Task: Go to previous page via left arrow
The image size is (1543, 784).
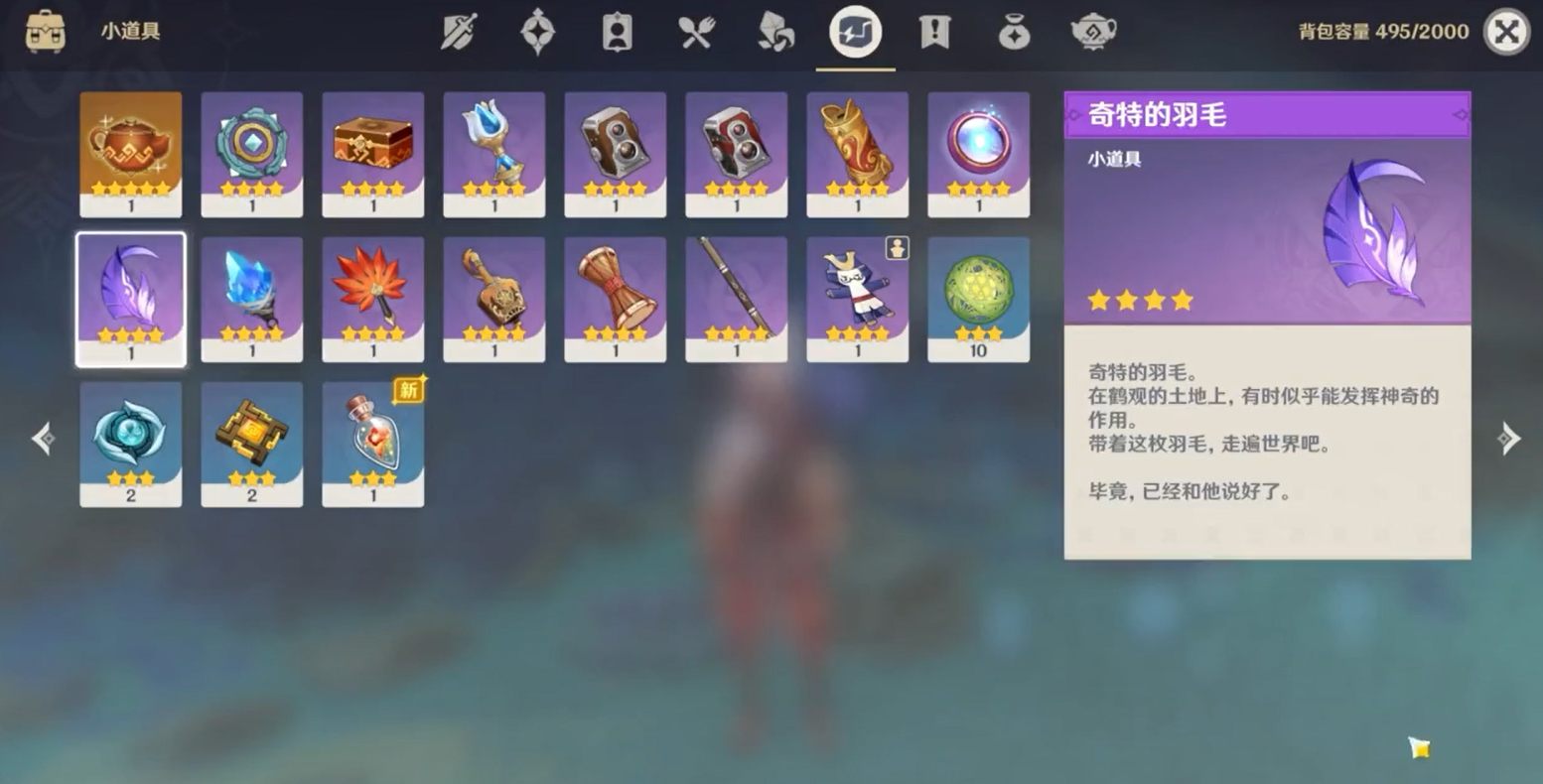Action: (43, 438)
